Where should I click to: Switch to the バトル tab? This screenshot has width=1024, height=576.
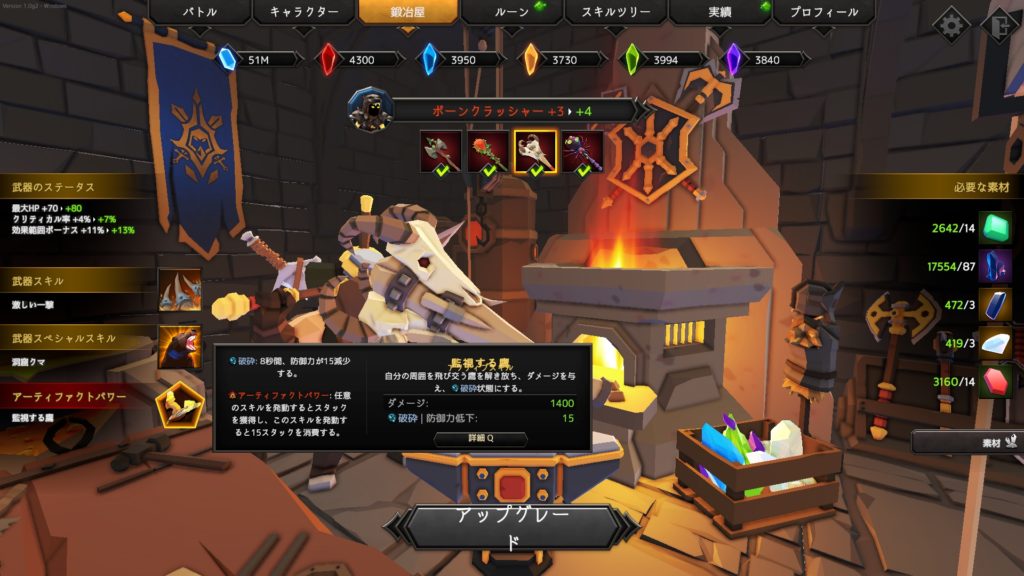click(x=199, y=13)
